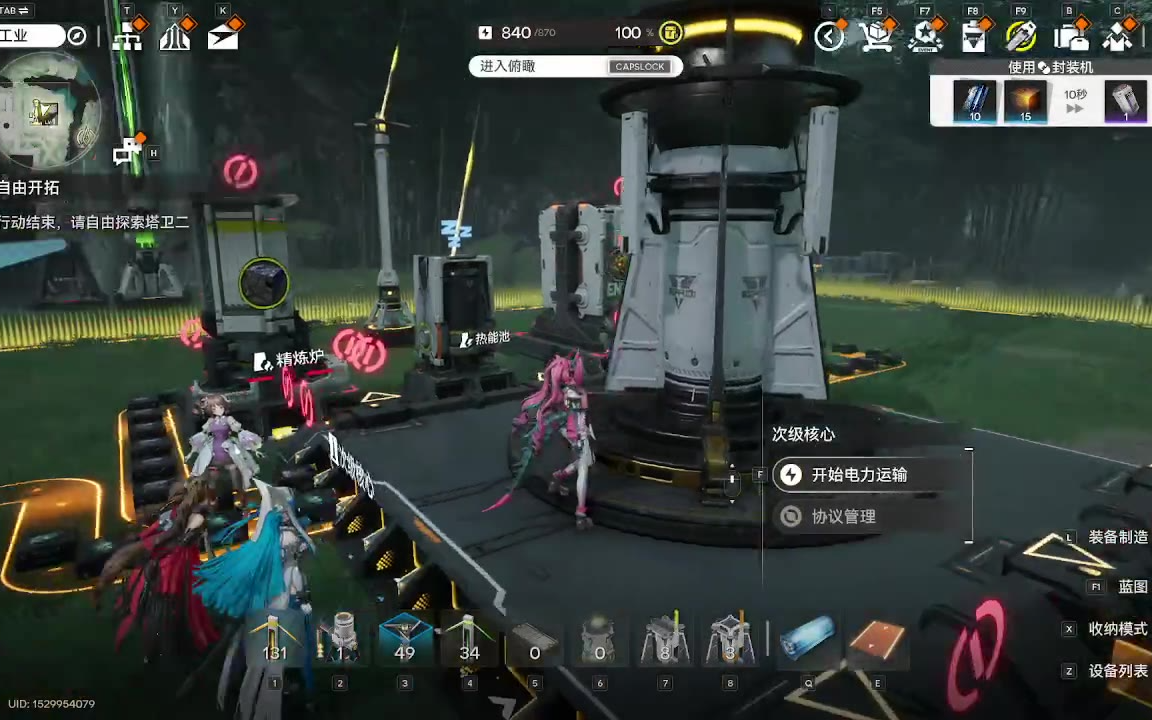Open the shopping cart store
This screenshot has width=1152, height=720.
[x=876, y=37]
